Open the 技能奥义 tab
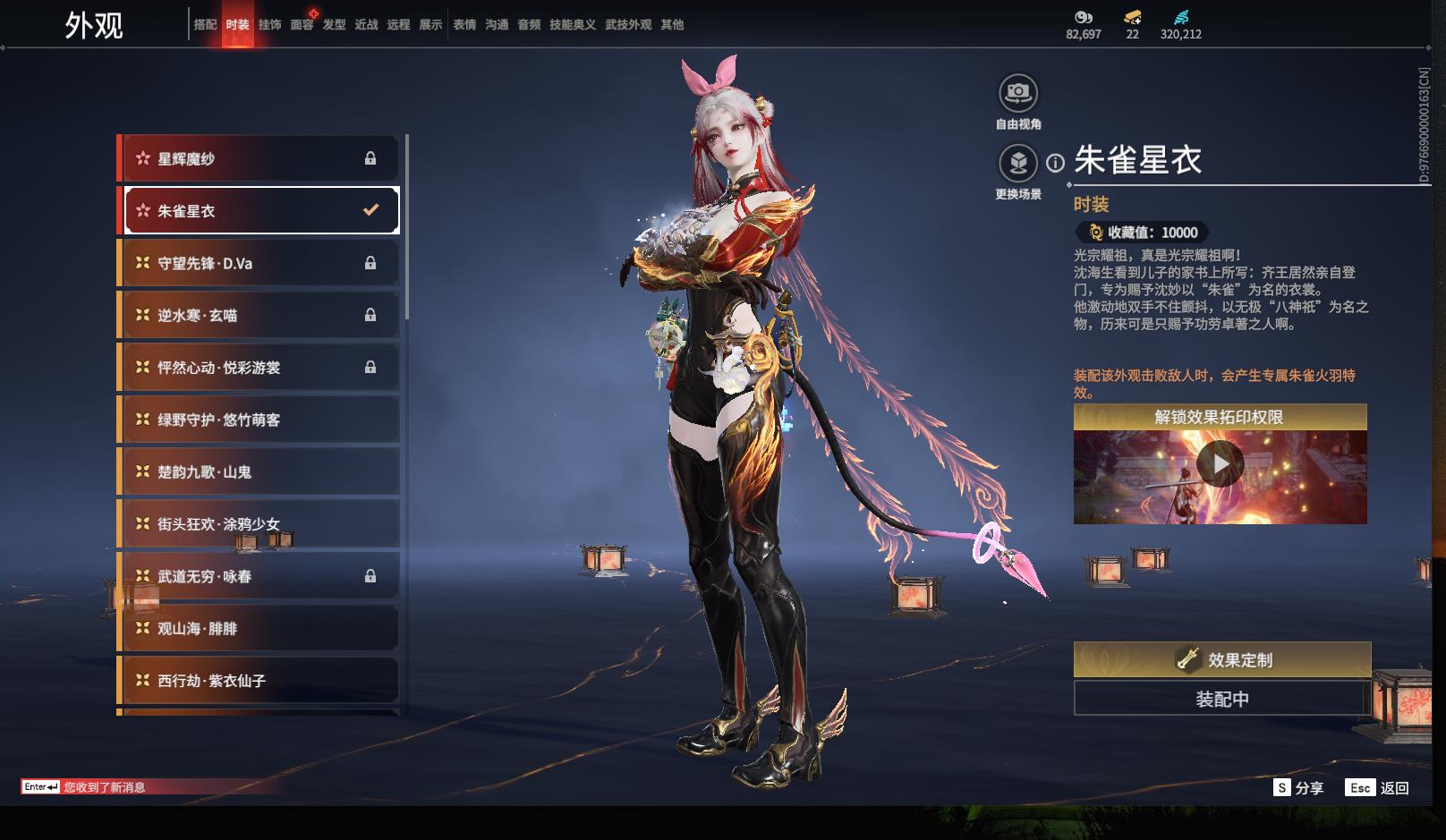 pos(573,25)
